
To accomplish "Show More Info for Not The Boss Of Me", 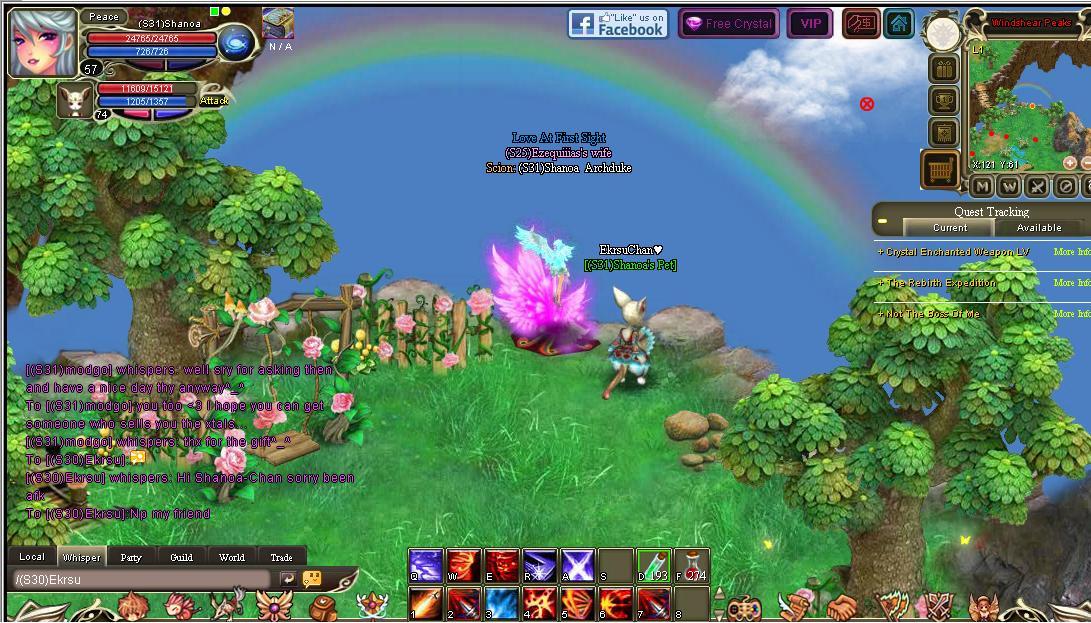I will tap(1071, 314).
